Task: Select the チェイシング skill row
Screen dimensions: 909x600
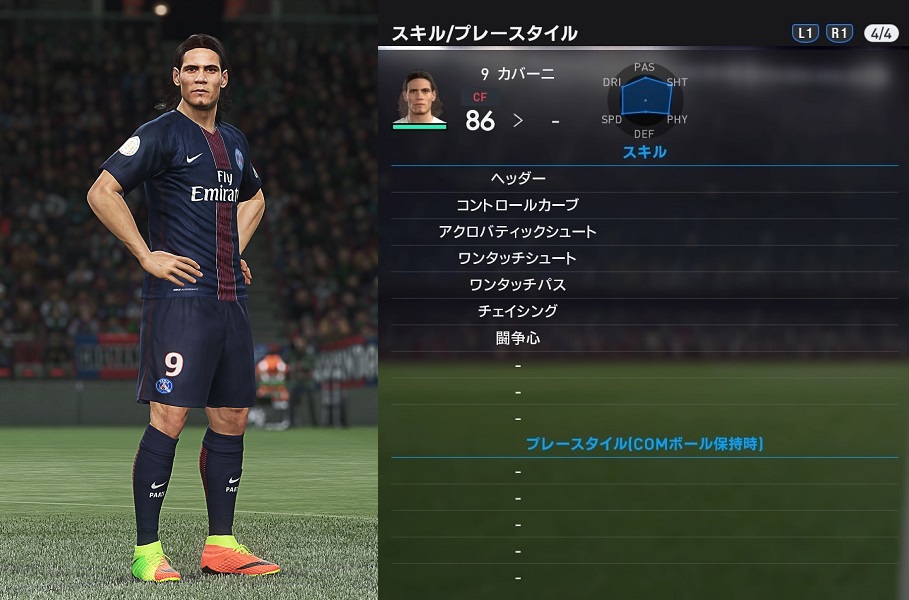Action: tap(518, 311)
